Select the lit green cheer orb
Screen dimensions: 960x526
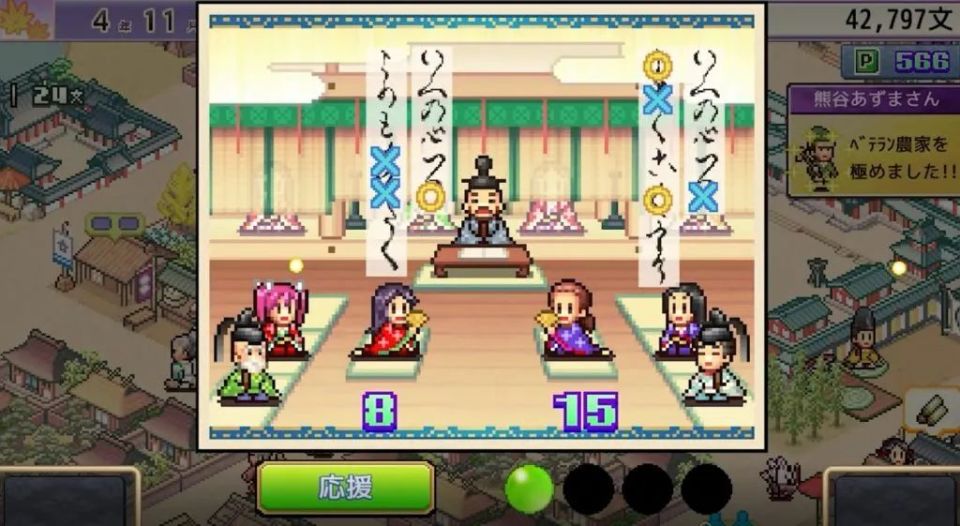tap(529, 488)
